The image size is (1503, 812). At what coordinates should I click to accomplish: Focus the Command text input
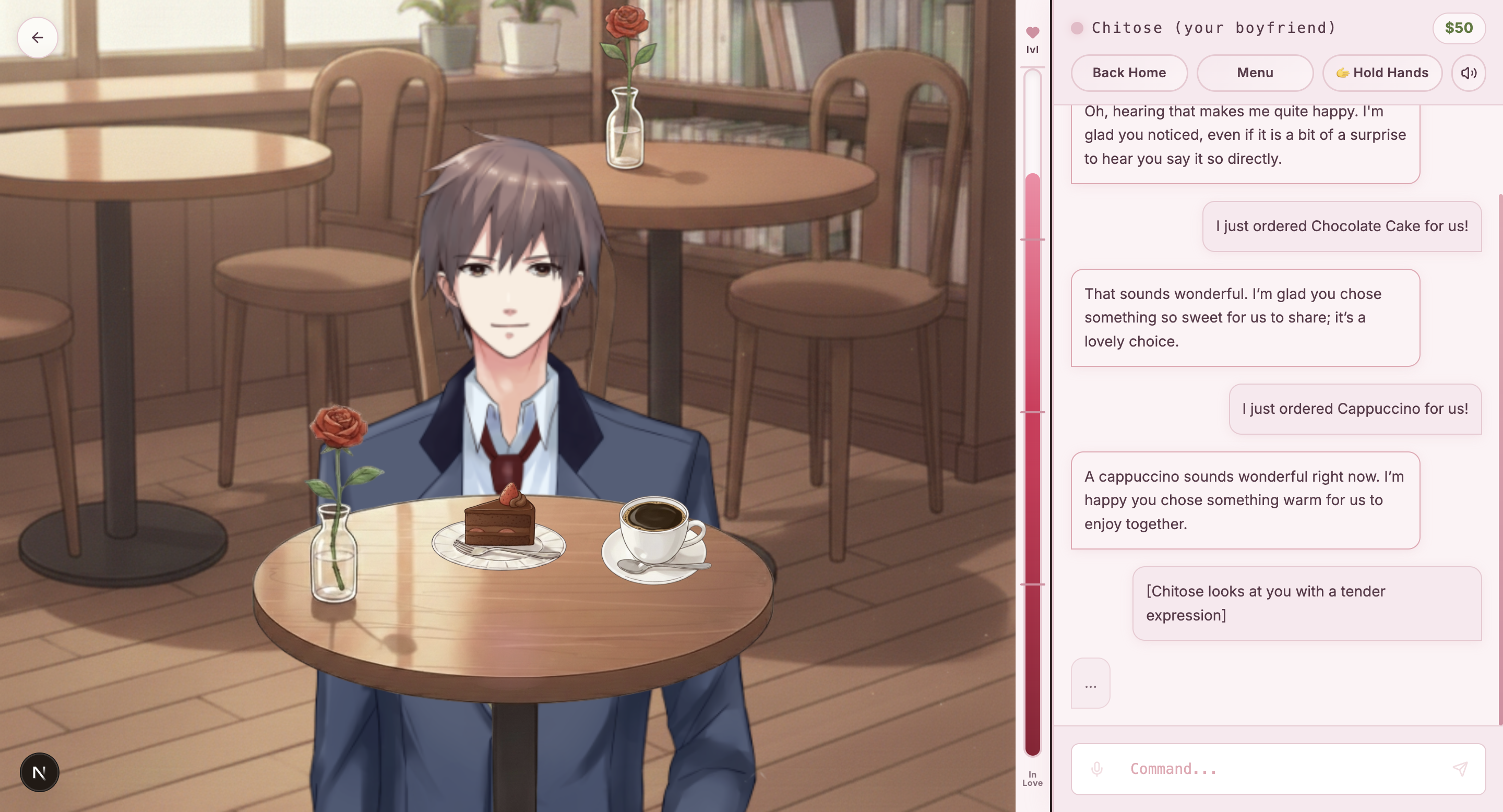[x=1278, y=769]
